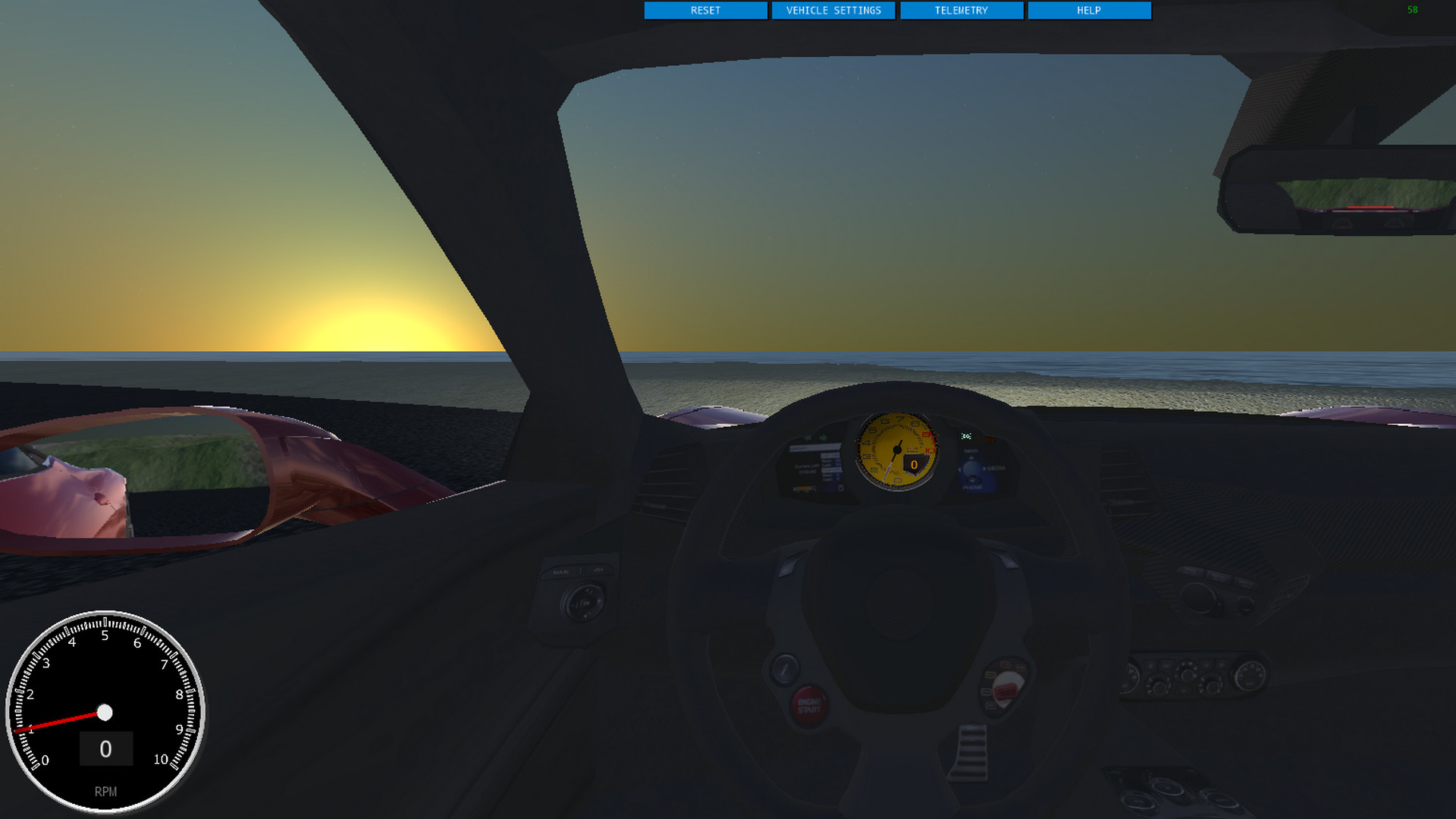Click the NAV label on the dash screen
This screenshot has width=1456, height=819.
click(971, 451)
